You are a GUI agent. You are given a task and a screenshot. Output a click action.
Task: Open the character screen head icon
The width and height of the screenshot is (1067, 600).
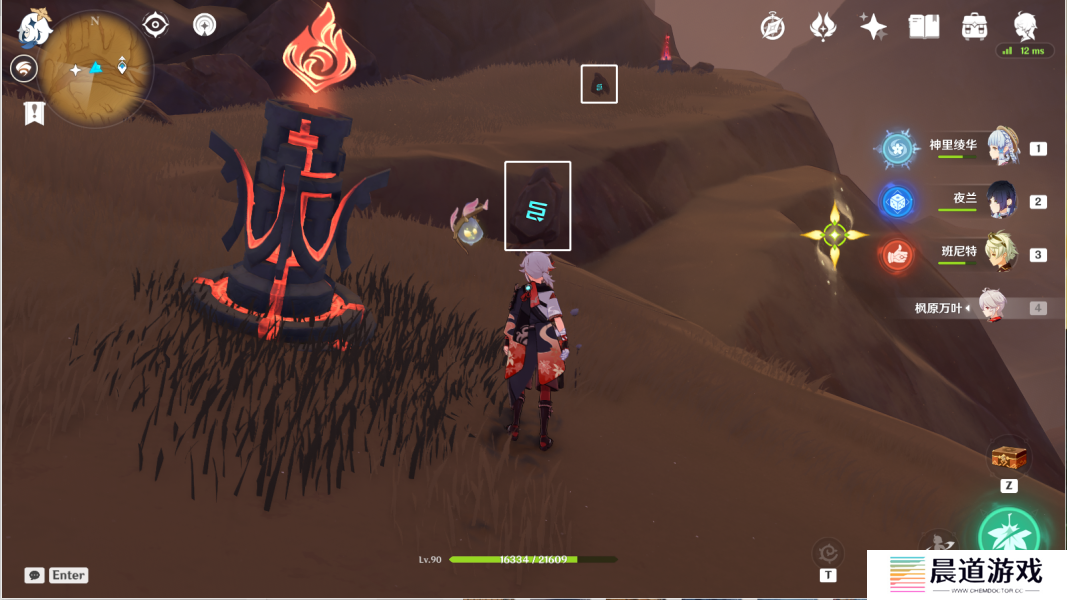pos(1025,25)
